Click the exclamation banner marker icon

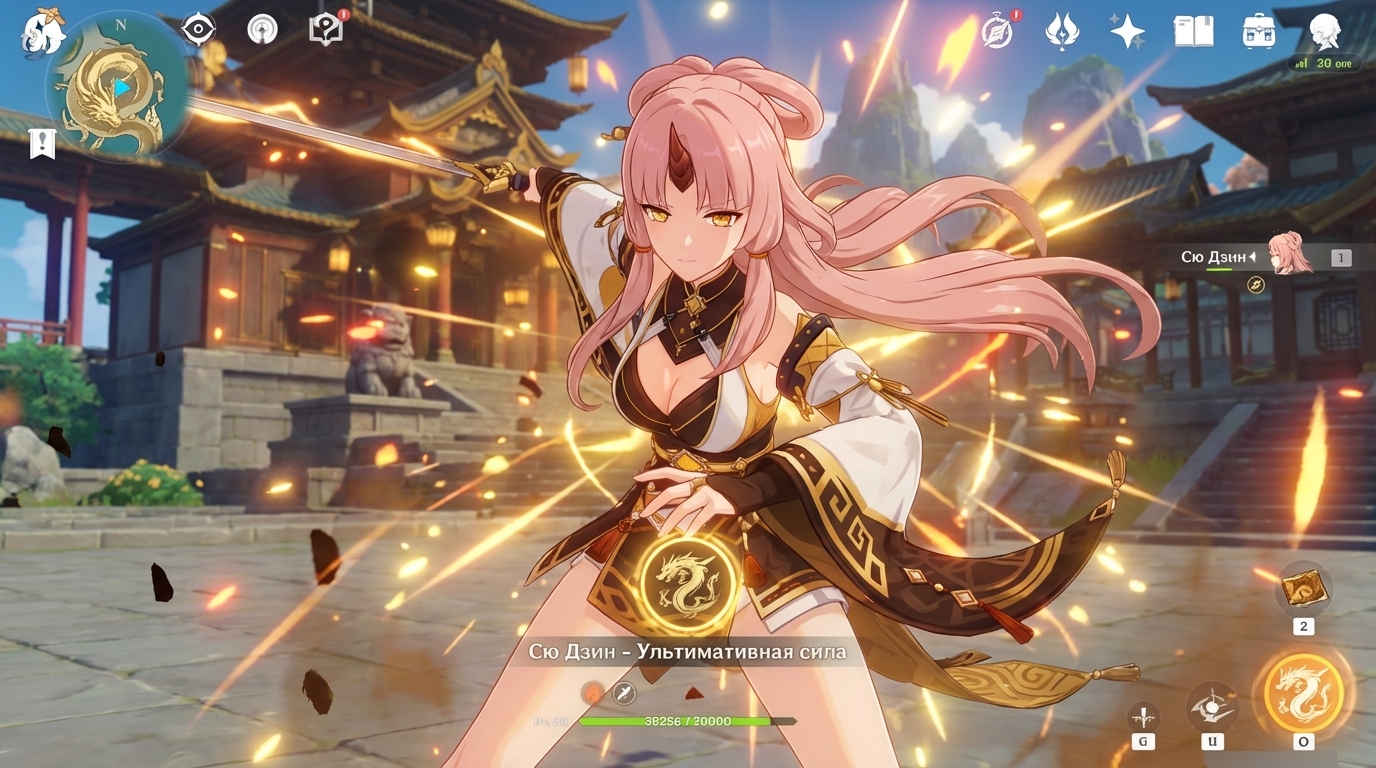tap(42, 144)
